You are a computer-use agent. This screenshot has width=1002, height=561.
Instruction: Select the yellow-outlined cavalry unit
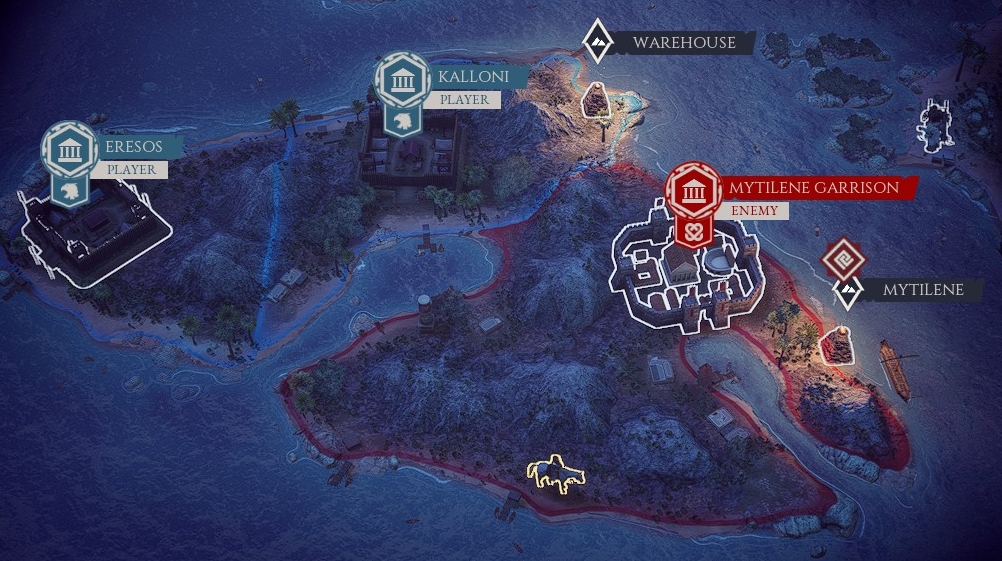click(557, 474)
